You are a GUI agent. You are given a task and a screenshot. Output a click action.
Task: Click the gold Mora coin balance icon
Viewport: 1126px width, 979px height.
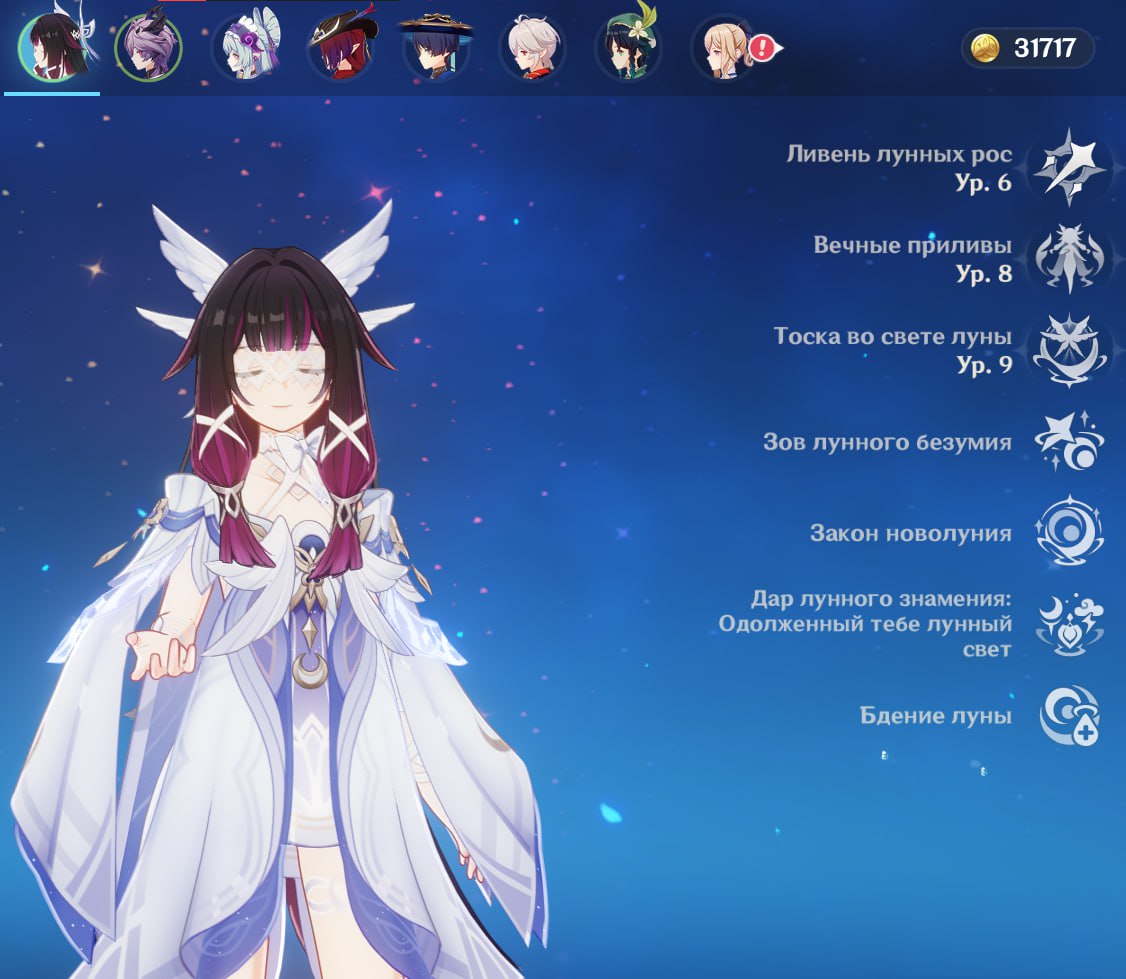pyautogui.click(x=986, y=48)
